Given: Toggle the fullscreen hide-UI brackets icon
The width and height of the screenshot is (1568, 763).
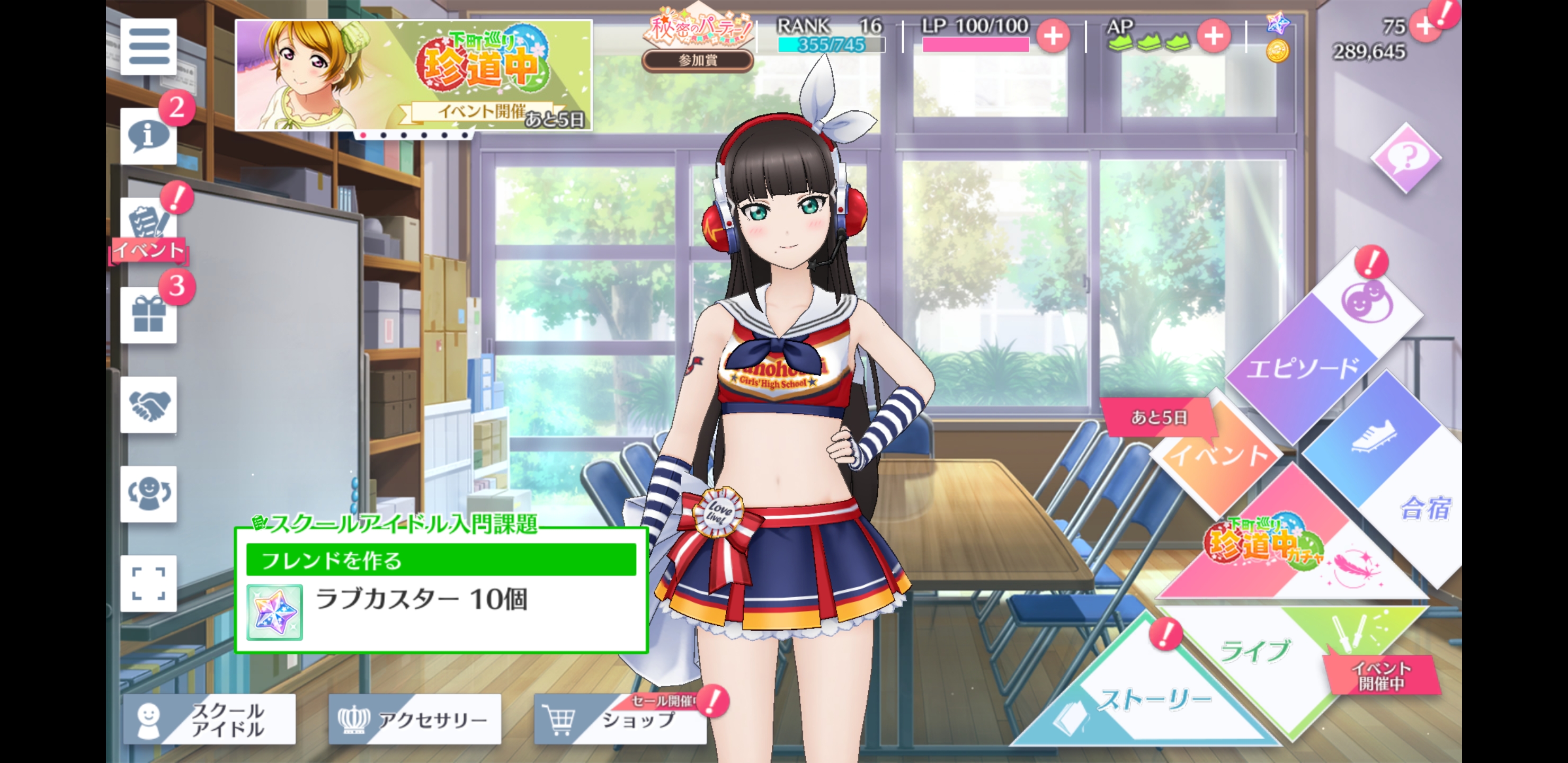Looking at the screenshot, I should tap(148, 583).
